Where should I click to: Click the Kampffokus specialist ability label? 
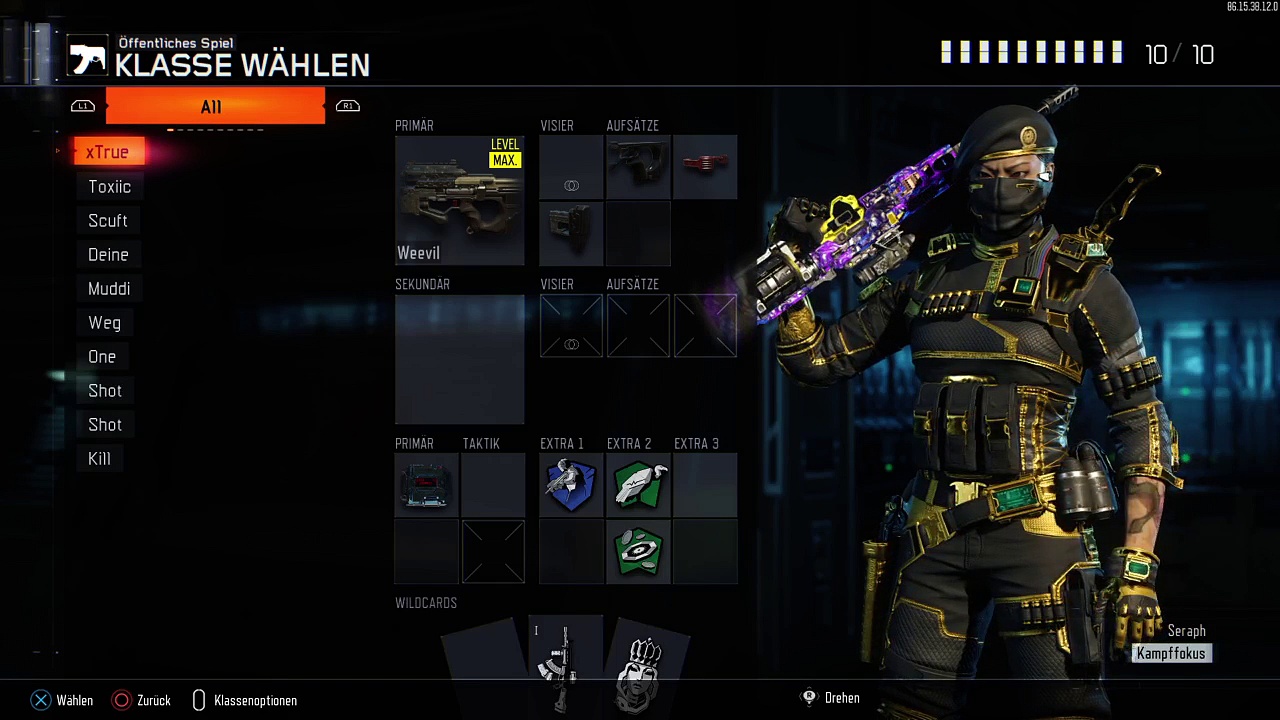(1171, 653)
